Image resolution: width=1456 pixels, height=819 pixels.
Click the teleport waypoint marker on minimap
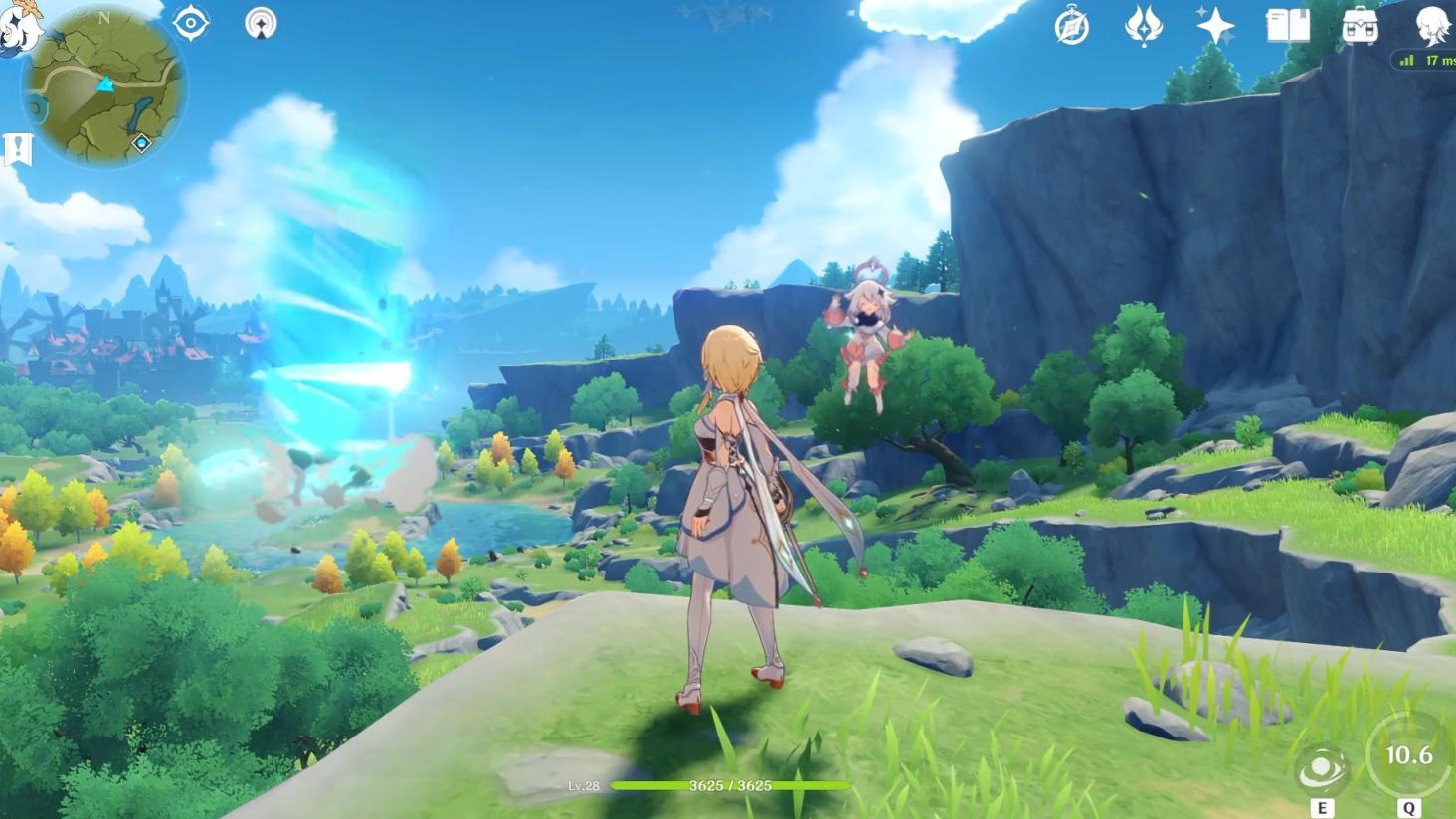[x=141, y=143]
